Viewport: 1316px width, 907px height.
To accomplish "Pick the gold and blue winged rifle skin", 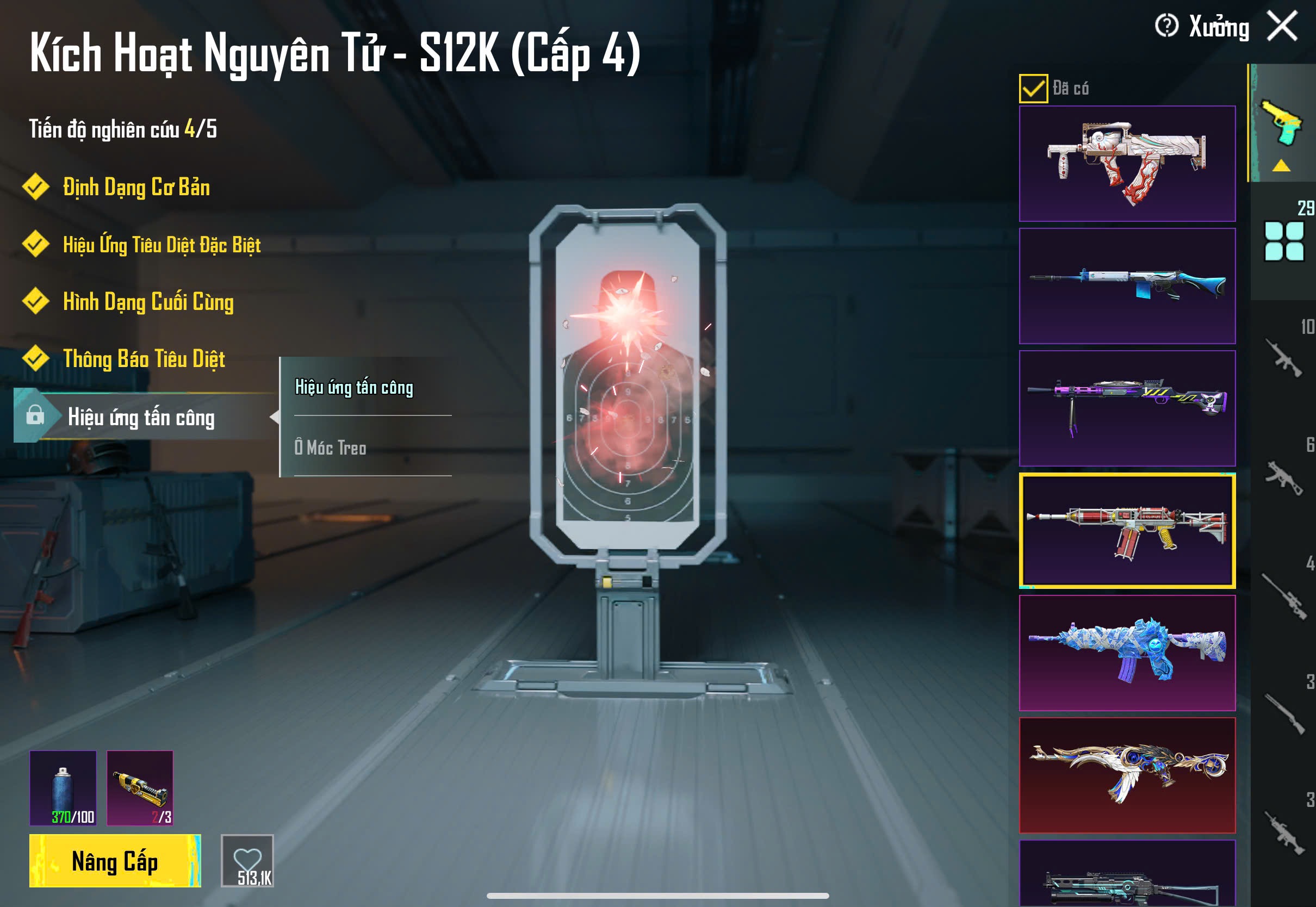I will 1127,775.
